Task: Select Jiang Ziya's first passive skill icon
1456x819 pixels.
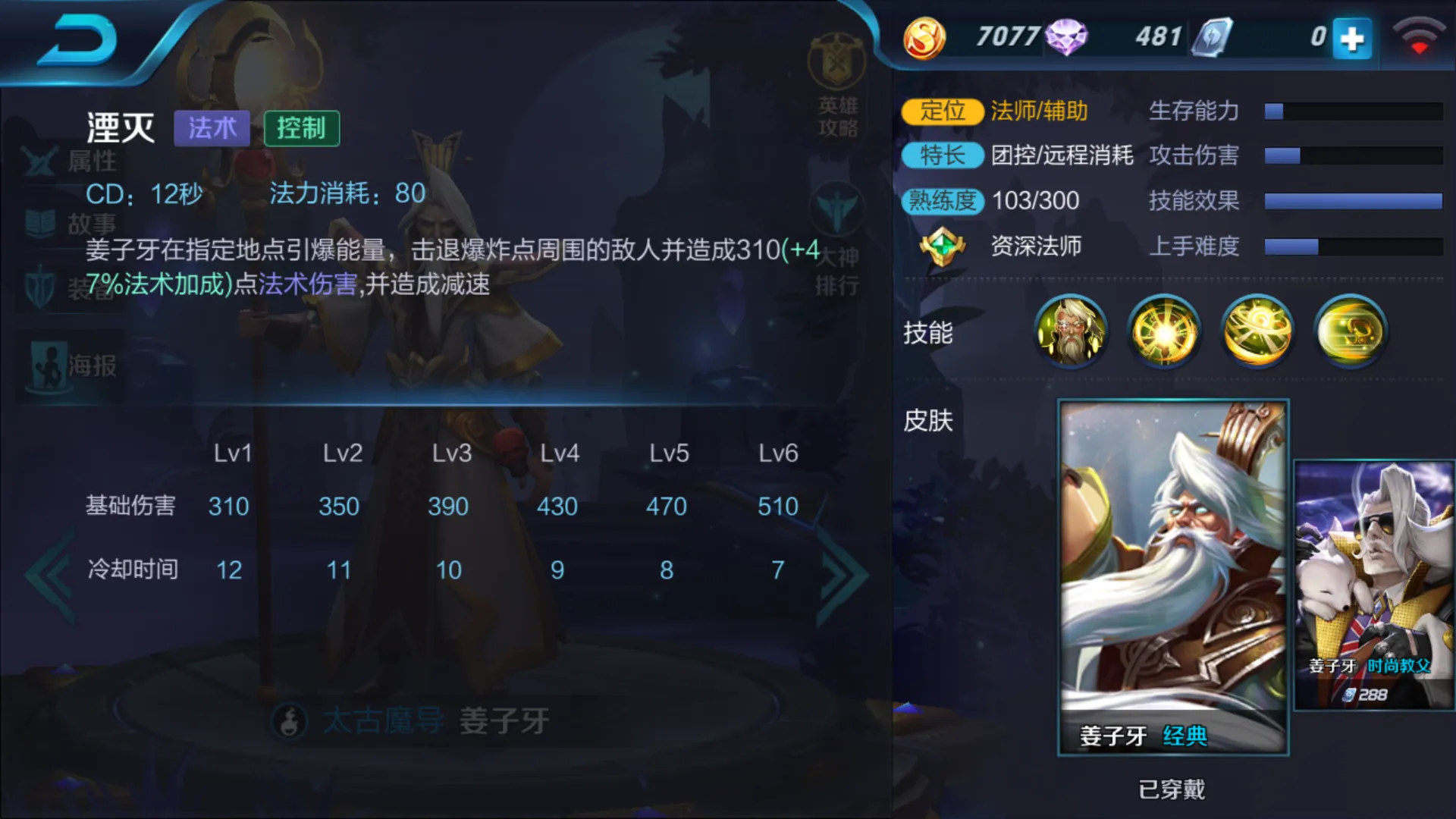Action: pyautogui.click(x=1071, y=332)
